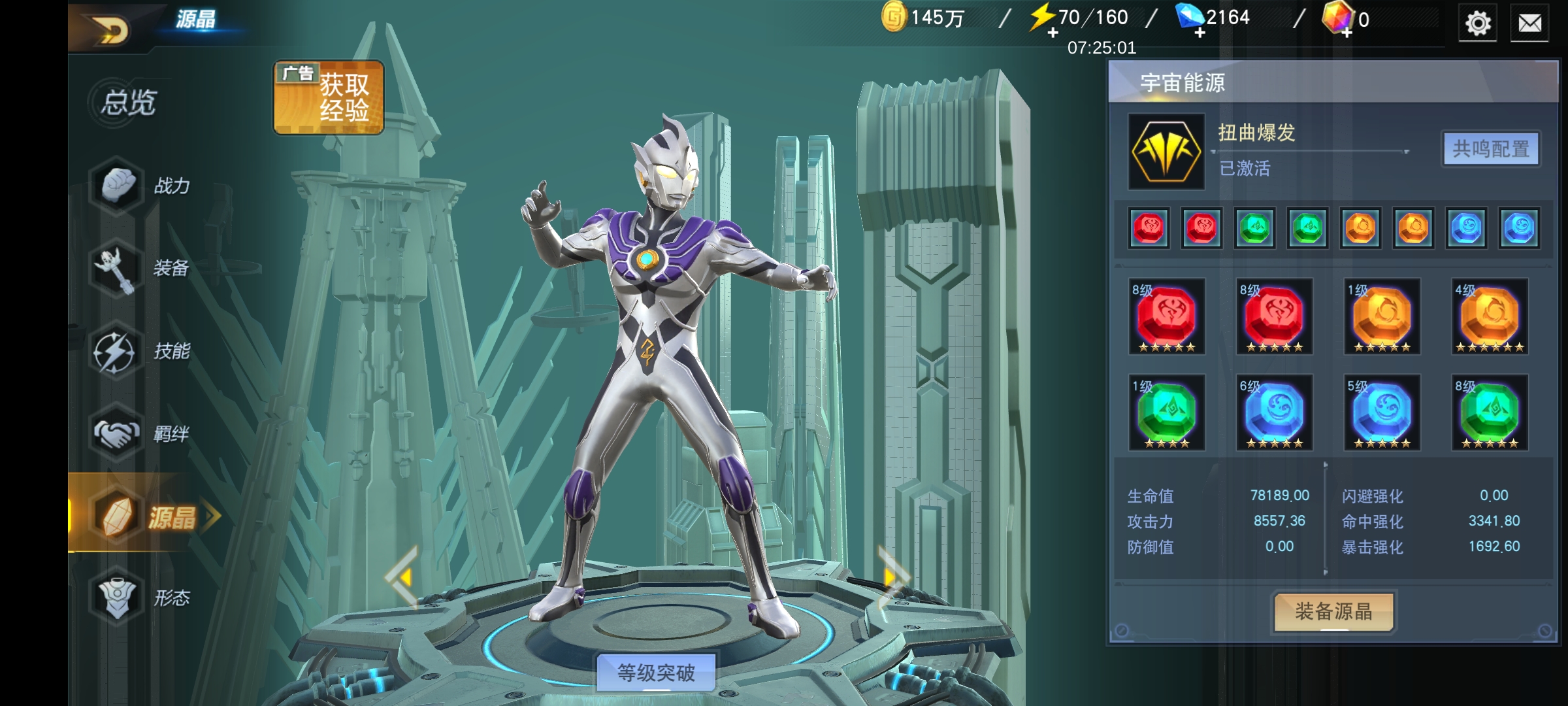Image resolution: width=1568 pixels, height=706 pixels.
Task: Select the 技能 skills tab
Action: point(144,351)
